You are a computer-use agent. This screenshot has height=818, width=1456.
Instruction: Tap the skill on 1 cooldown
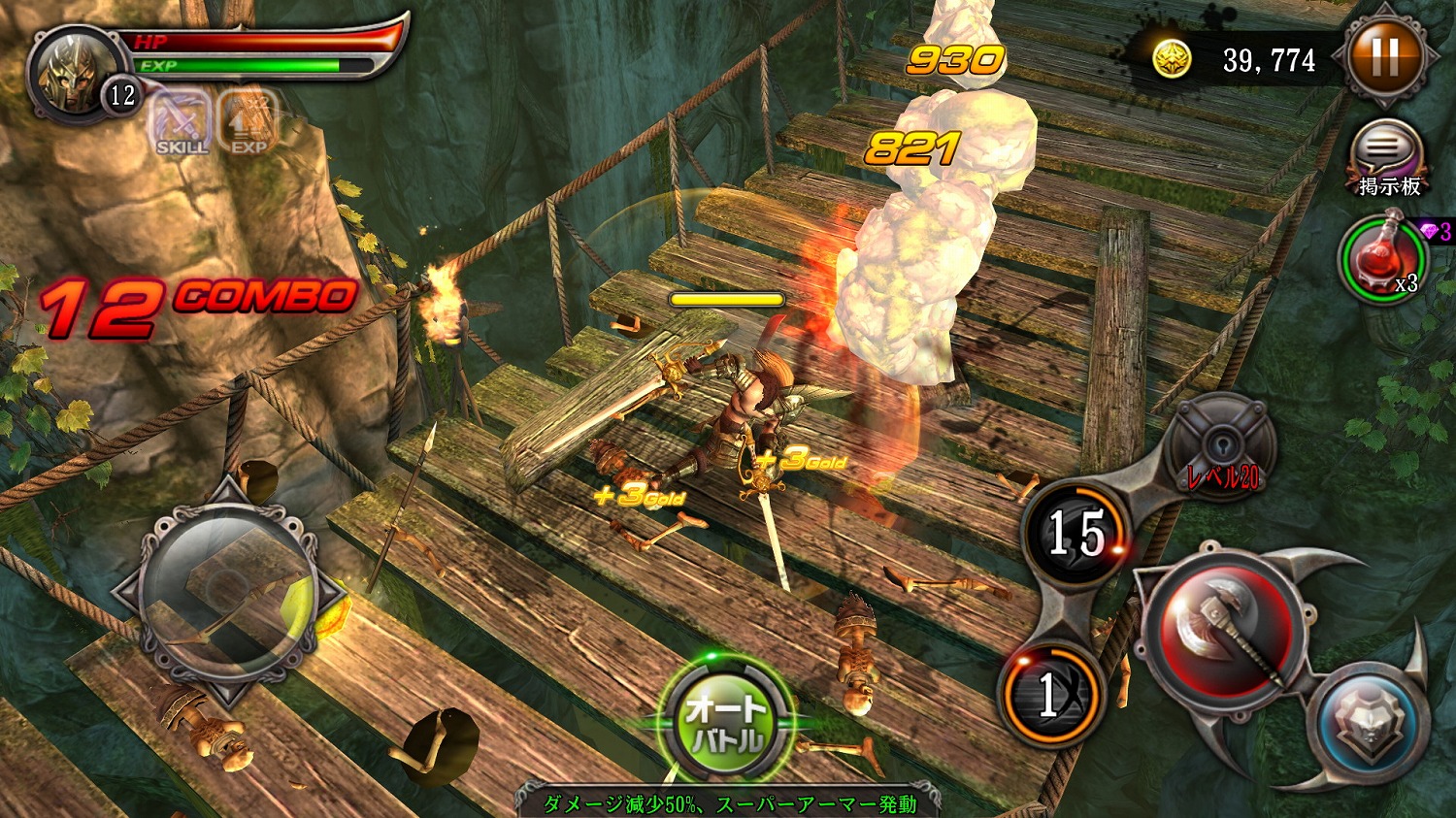pyautogui.click(x=1050, y=692)
